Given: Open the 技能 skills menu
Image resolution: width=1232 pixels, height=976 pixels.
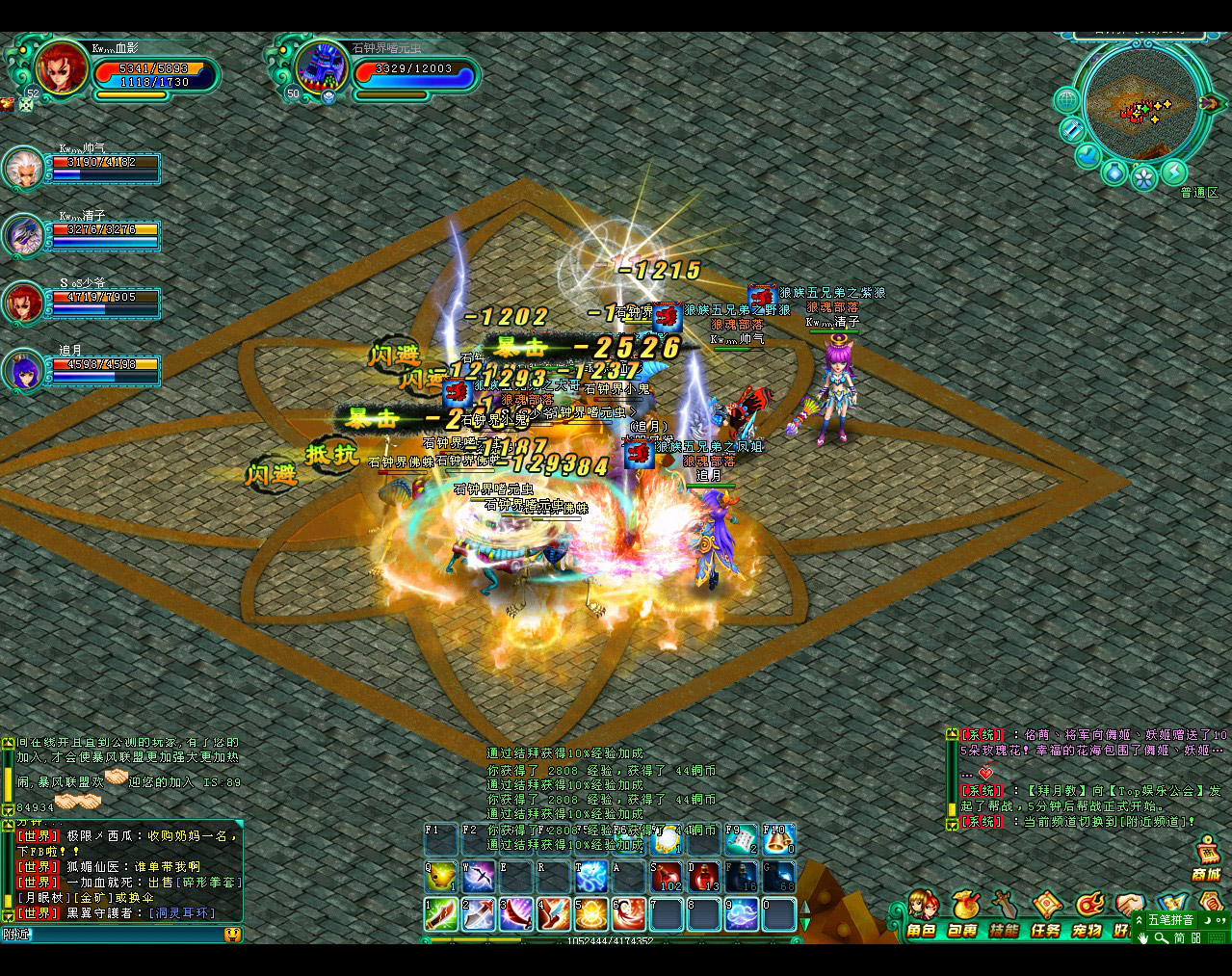Looking at the screenshot, I should coord(1004,913).
